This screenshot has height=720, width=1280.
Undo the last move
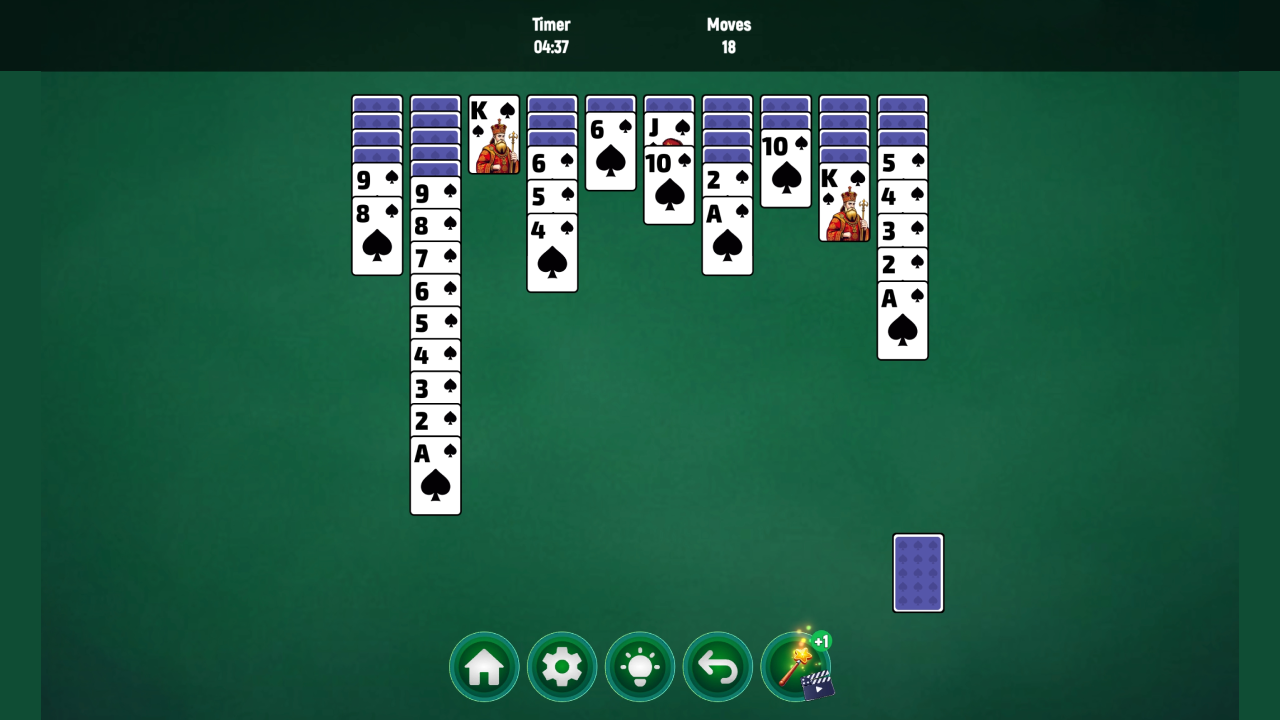718,666
